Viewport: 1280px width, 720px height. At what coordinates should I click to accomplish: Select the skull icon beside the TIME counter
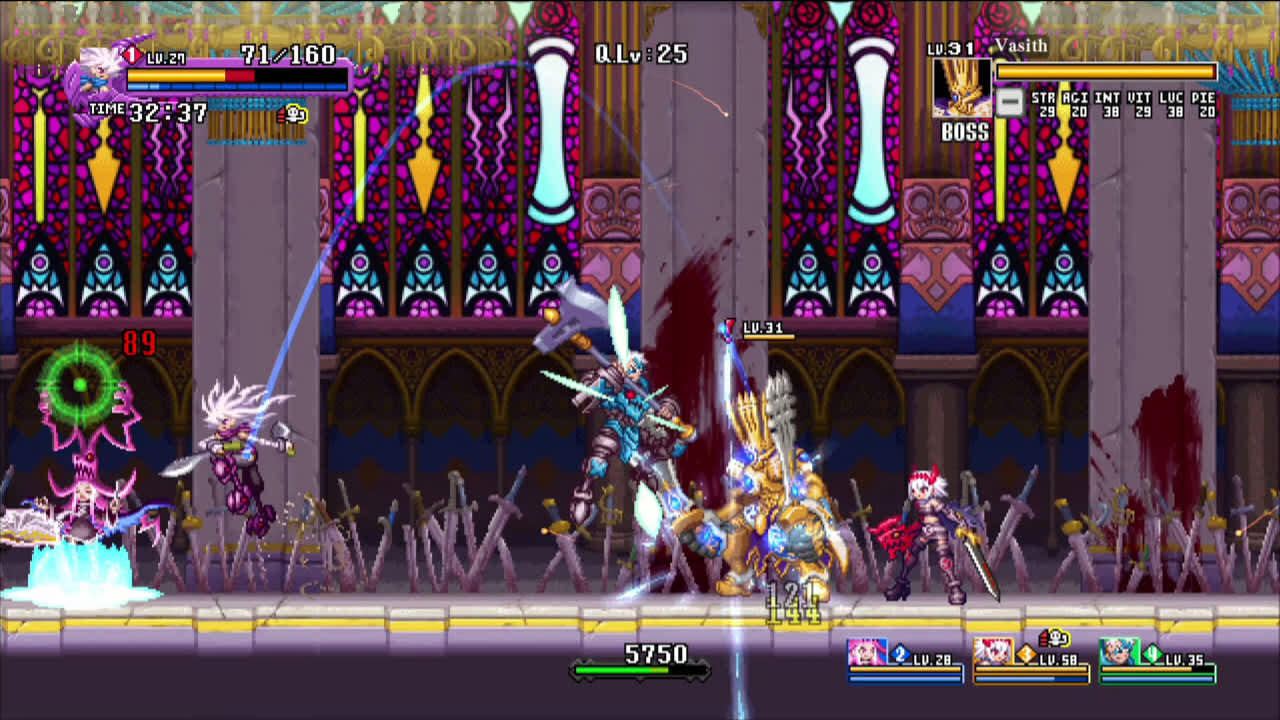click(293, 112)
